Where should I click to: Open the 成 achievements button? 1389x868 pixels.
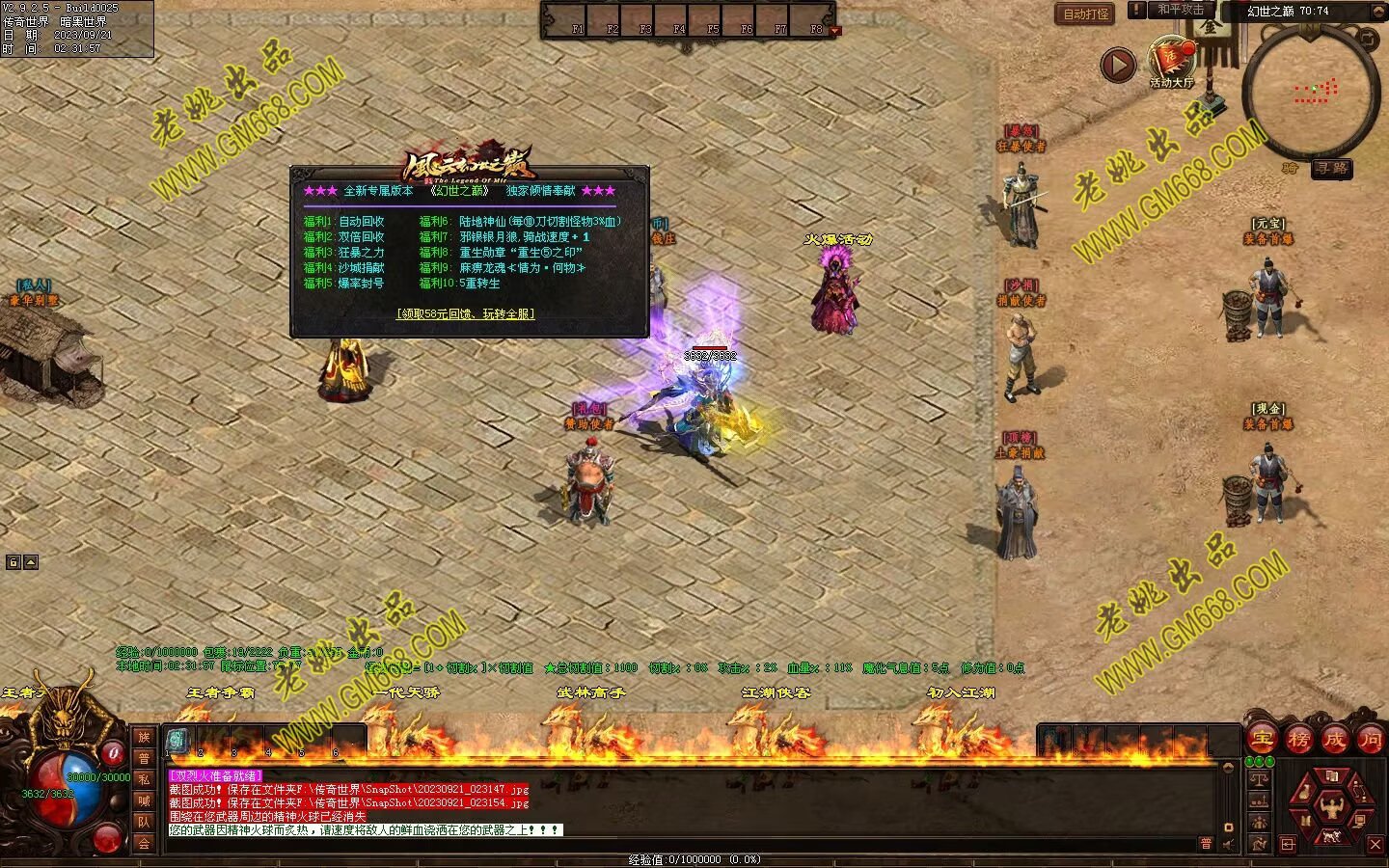[1334, 740]
